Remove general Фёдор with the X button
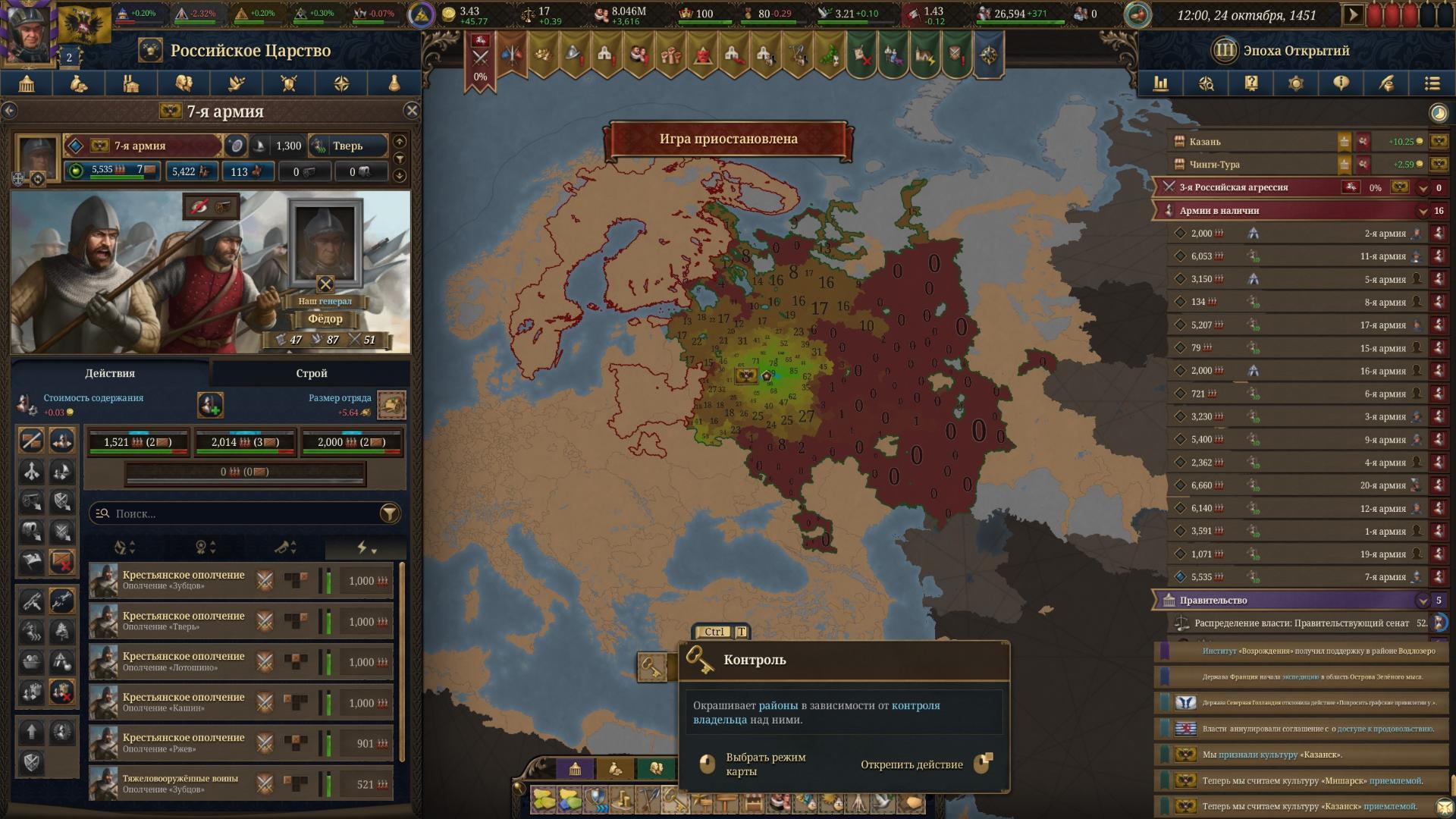The image size is (1456, 819). (x=325, y=284)
